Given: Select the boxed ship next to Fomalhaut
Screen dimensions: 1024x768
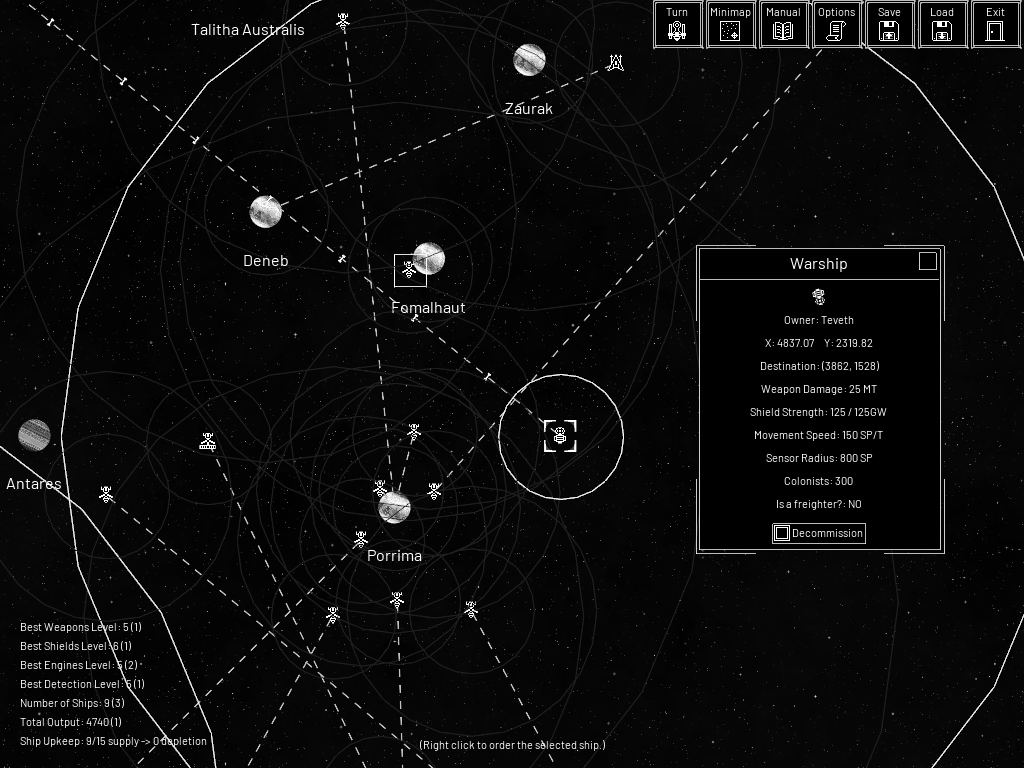Looking at the screenshot, I should pyautogui.click(x=409, y=270).
